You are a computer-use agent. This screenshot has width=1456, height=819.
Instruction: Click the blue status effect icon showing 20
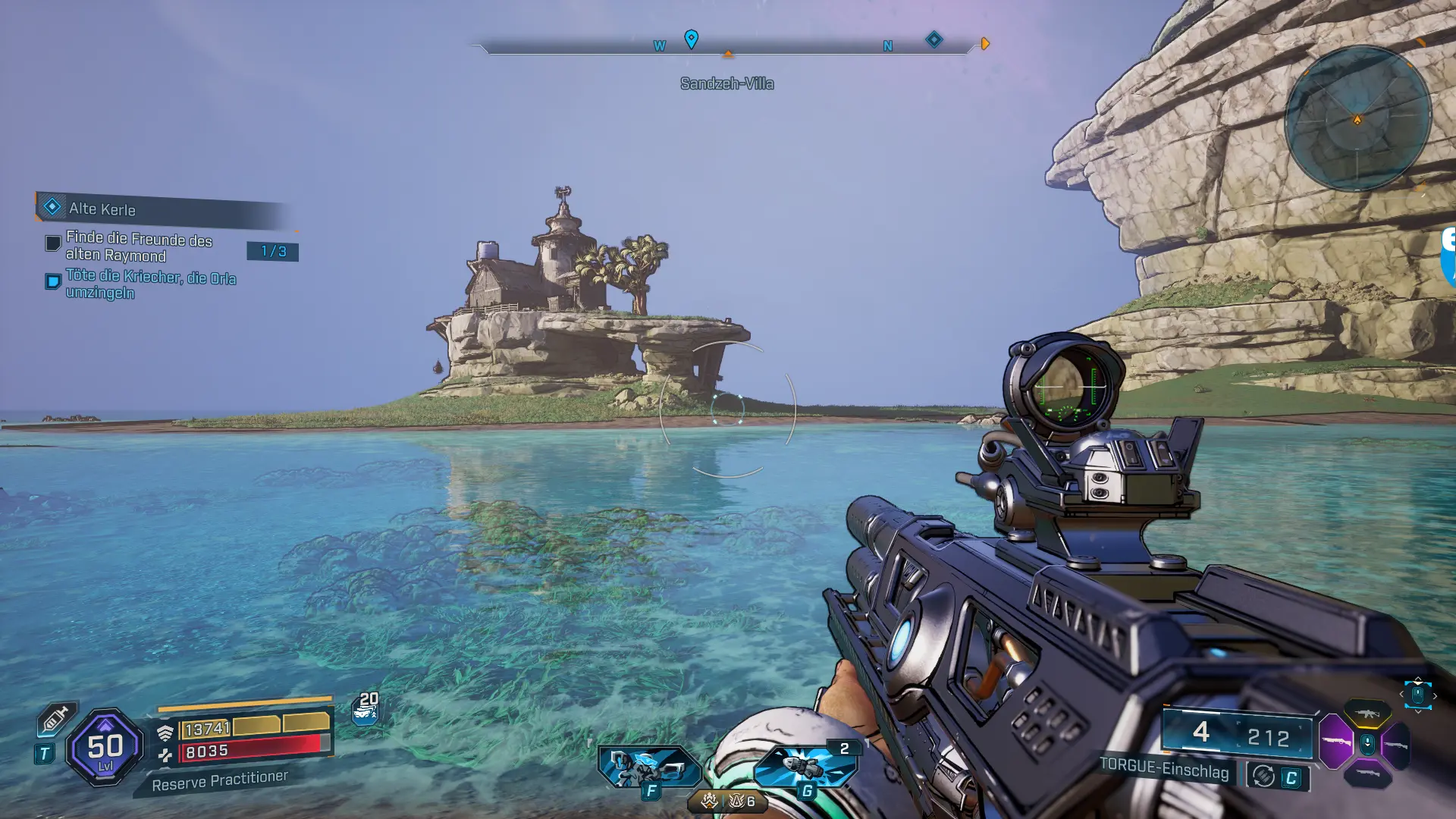366,709
